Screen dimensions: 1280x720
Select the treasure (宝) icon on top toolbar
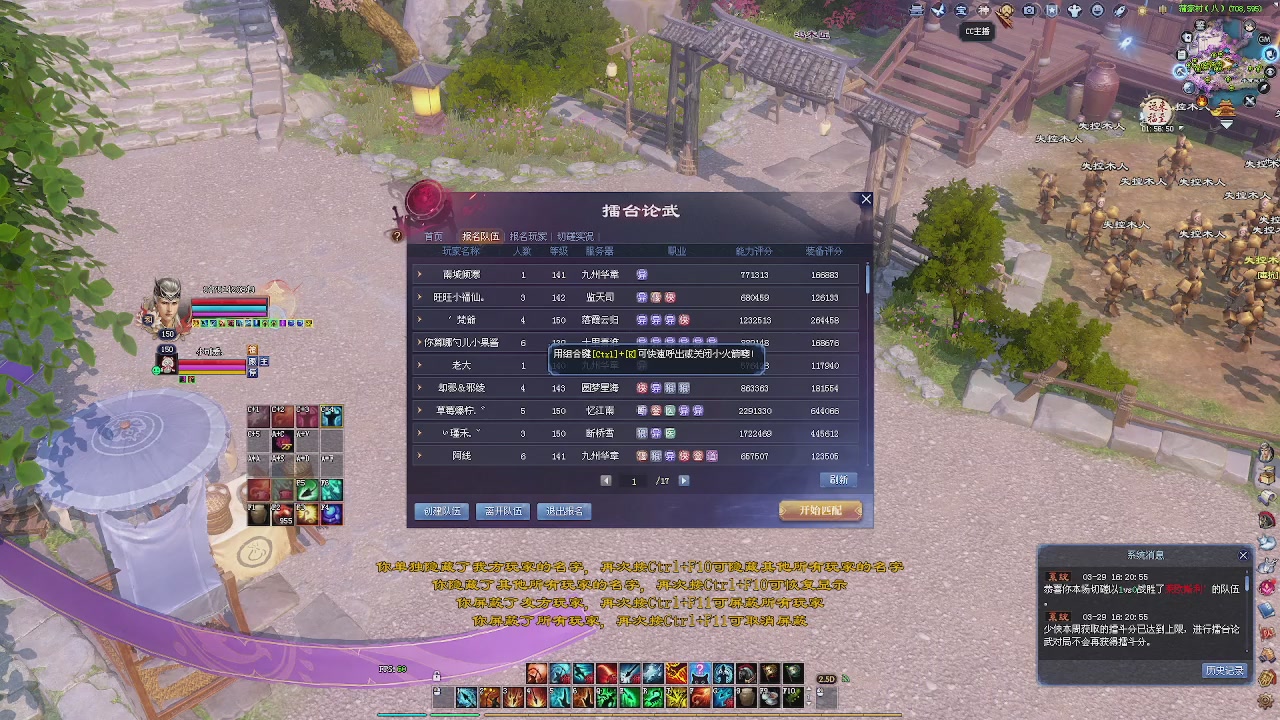961,10
